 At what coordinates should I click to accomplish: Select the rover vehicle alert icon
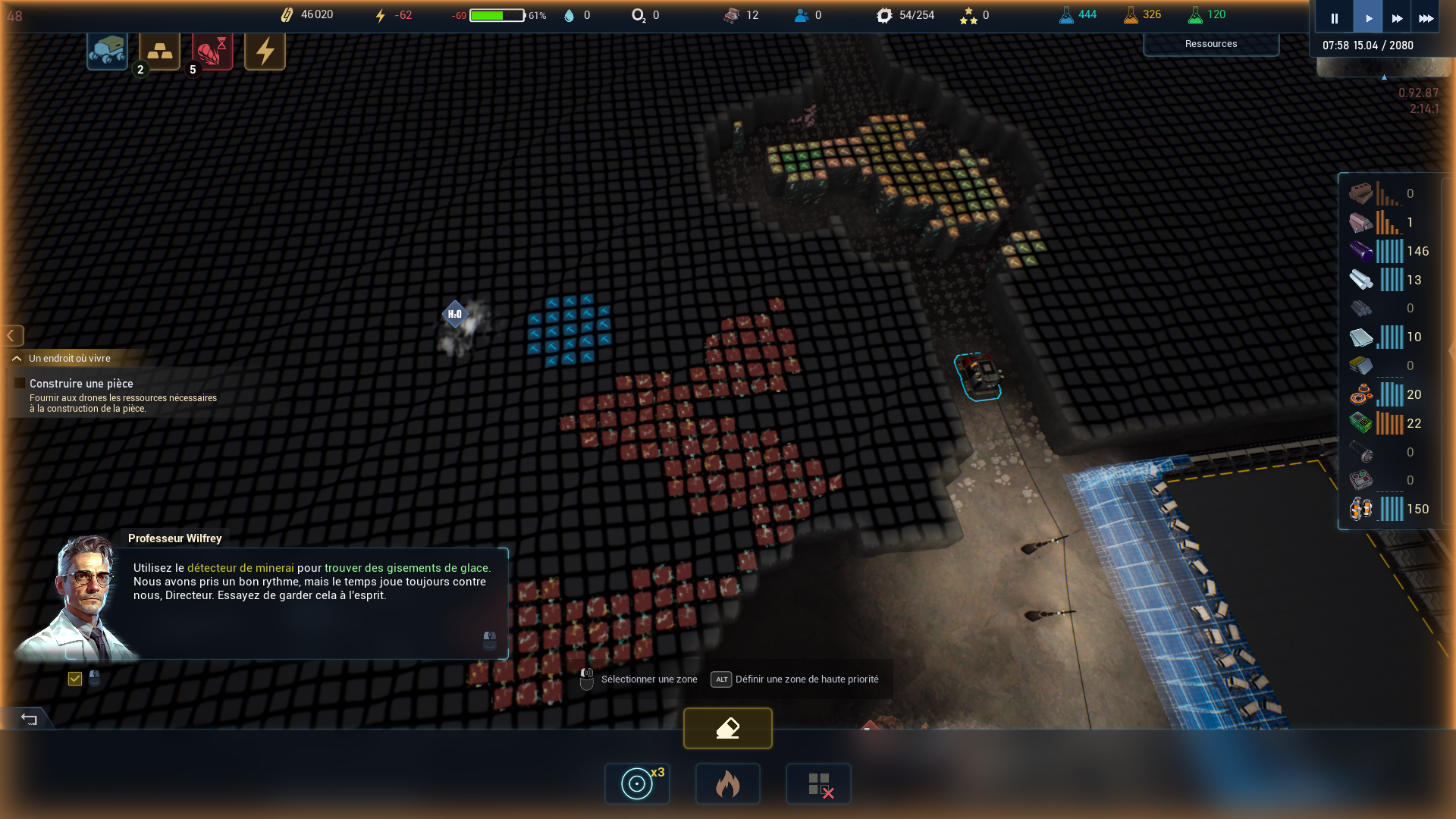107,51
